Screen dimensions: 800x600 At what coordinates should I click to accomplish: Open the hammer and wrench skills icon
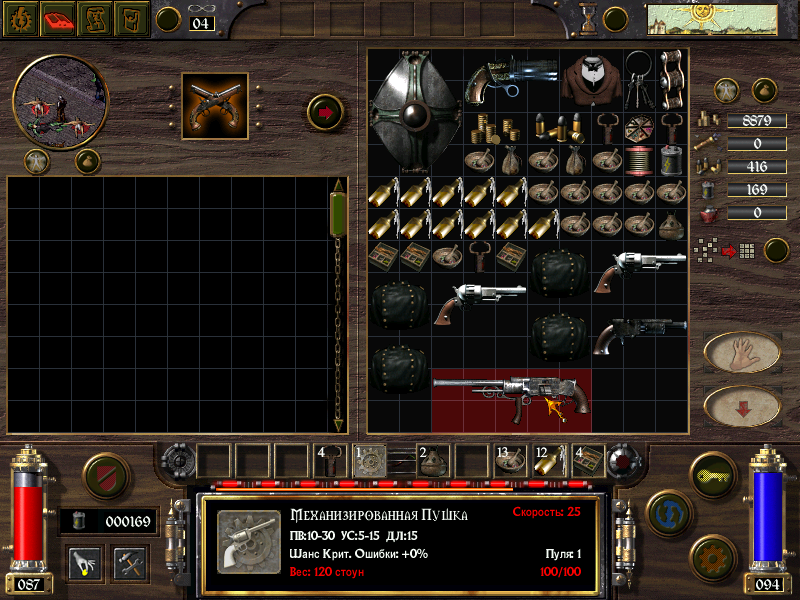click(x=130, y=563)
